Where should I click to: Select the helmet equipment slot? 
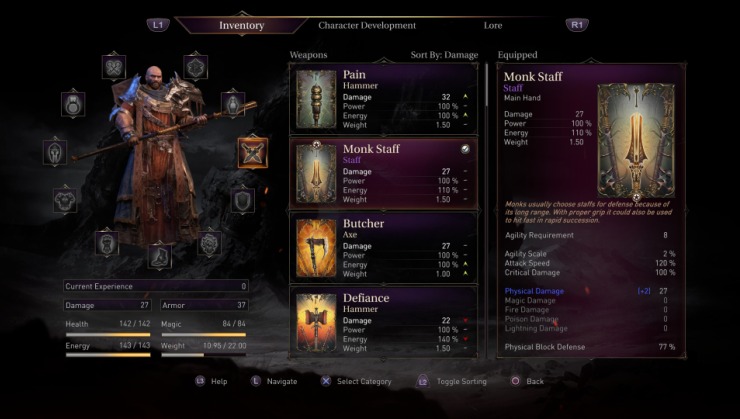(55, 152)
